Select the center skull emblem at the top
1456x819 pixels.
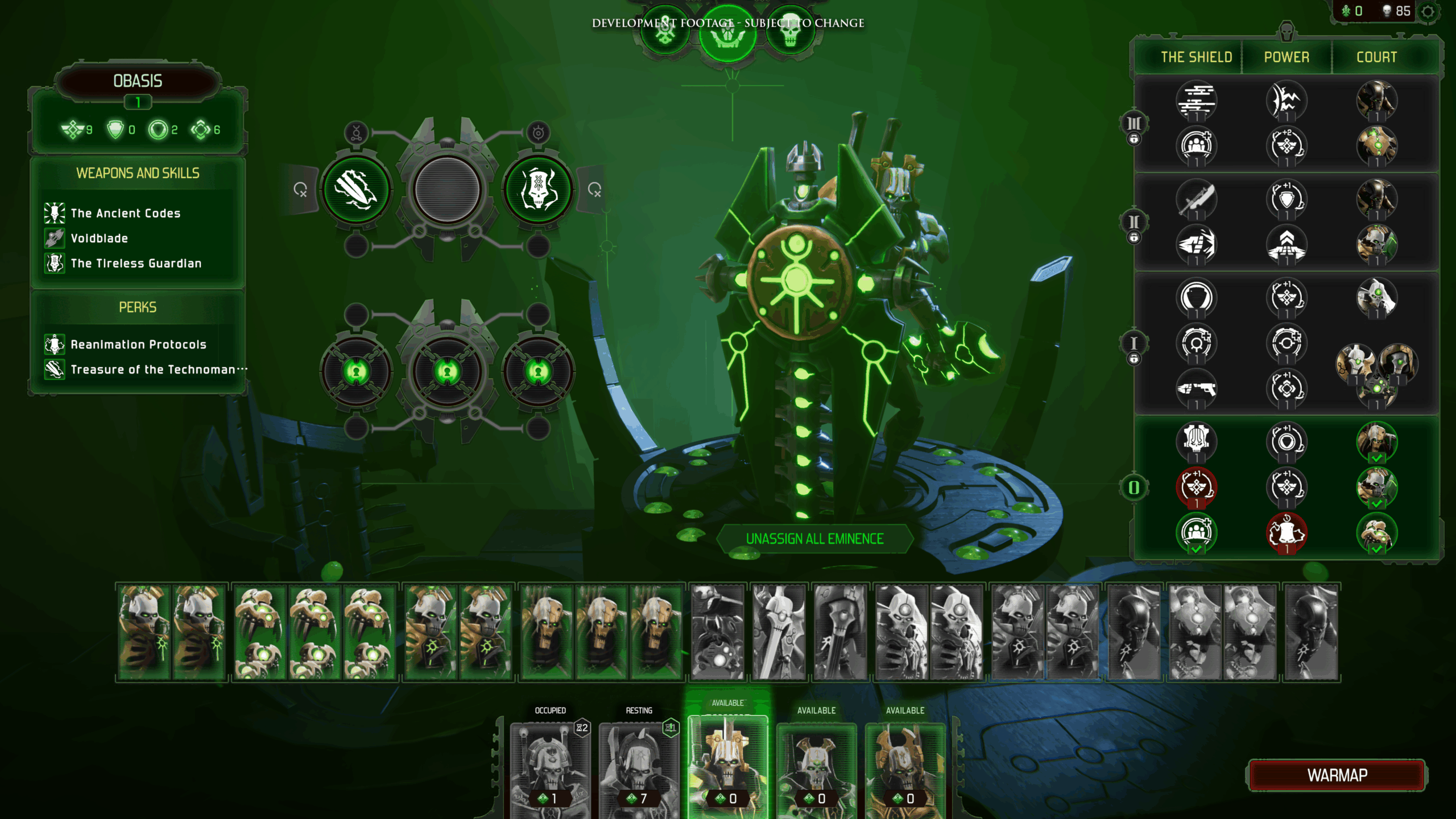tap(727, 34)
